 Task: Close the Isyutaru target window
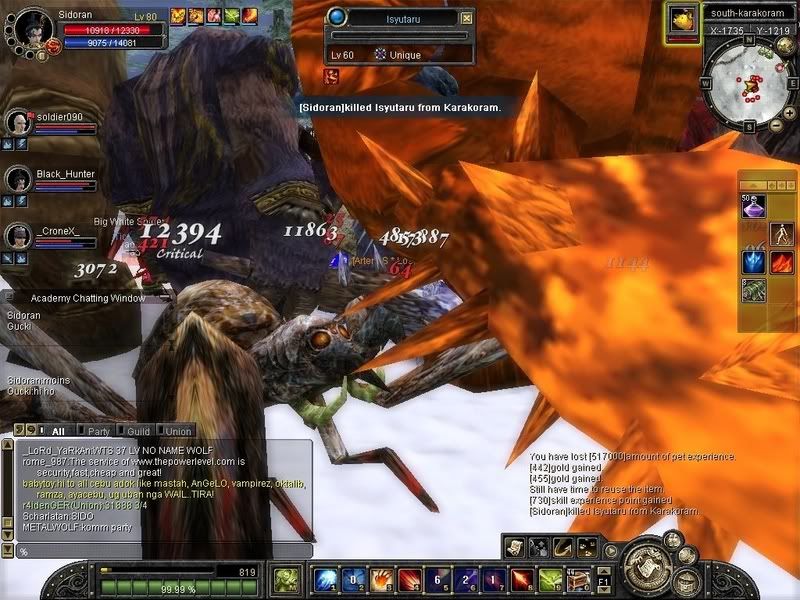pos(466,18)
